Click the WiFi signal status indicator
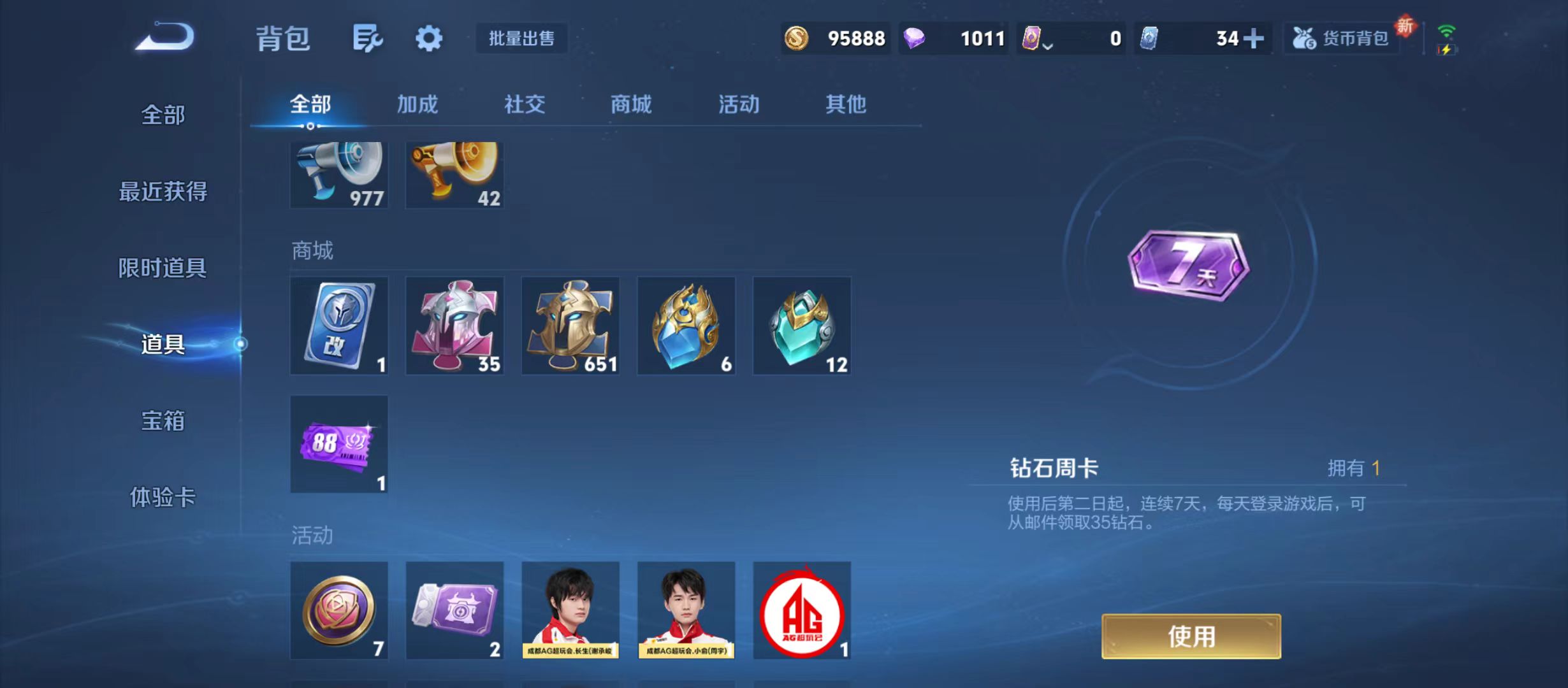1568x688 pixels. pos(1446,29)
